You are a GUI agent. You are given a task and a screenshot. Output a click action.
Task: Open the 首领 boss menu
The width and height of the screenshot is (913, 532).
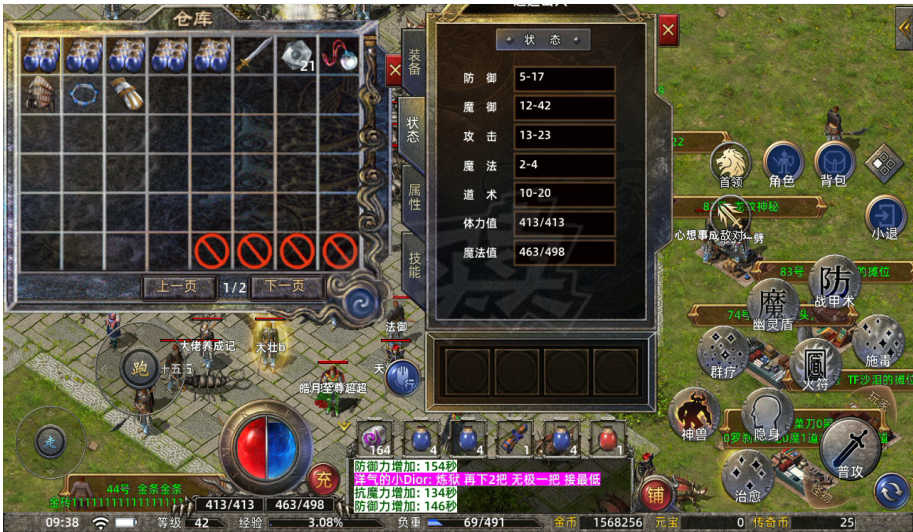tap(730, 164)
